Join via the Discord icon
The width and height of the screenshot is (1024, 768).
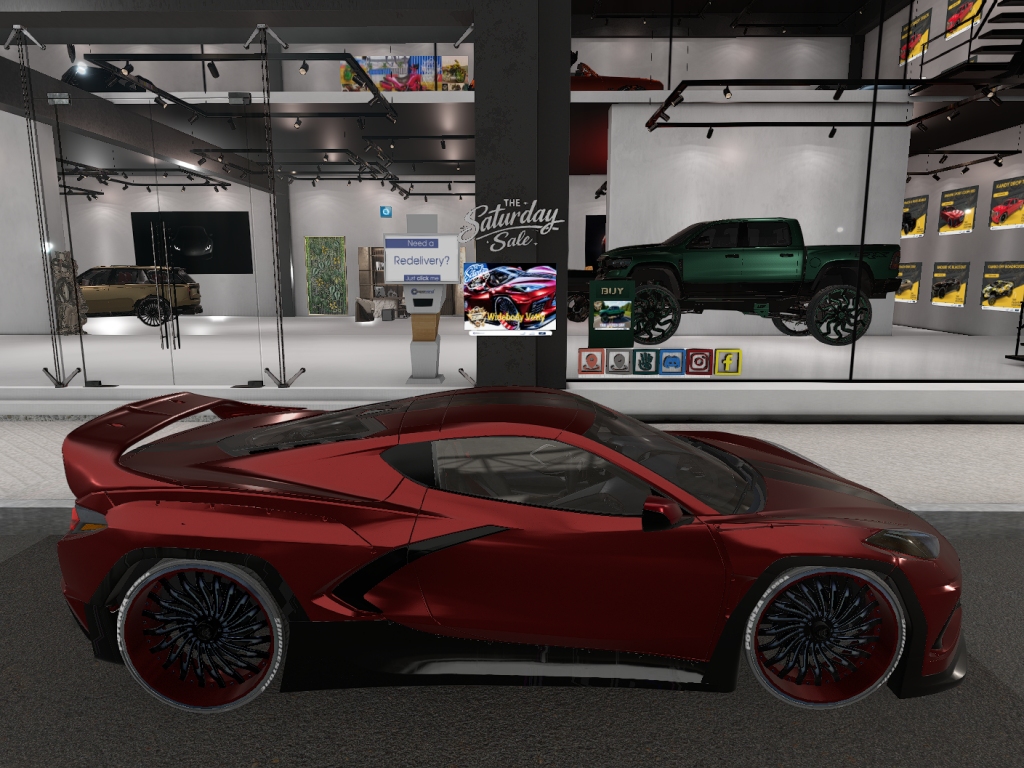[672, 361]
